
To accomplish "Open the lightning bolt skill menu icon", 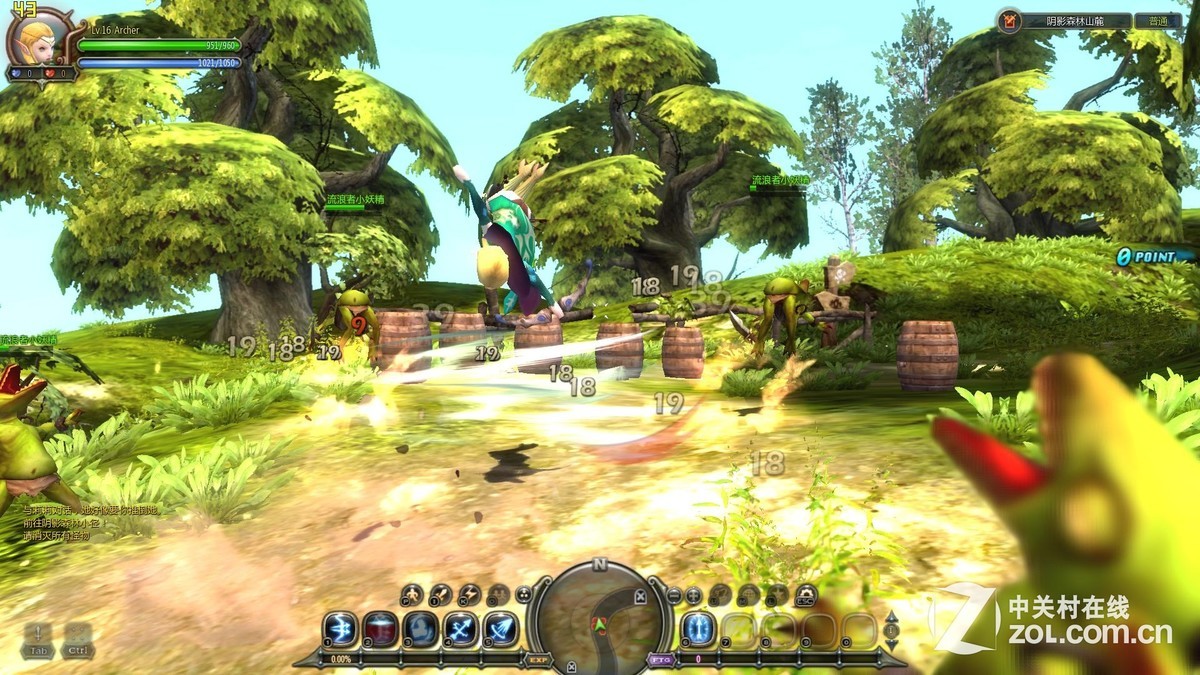I will (x=469, y=596).
